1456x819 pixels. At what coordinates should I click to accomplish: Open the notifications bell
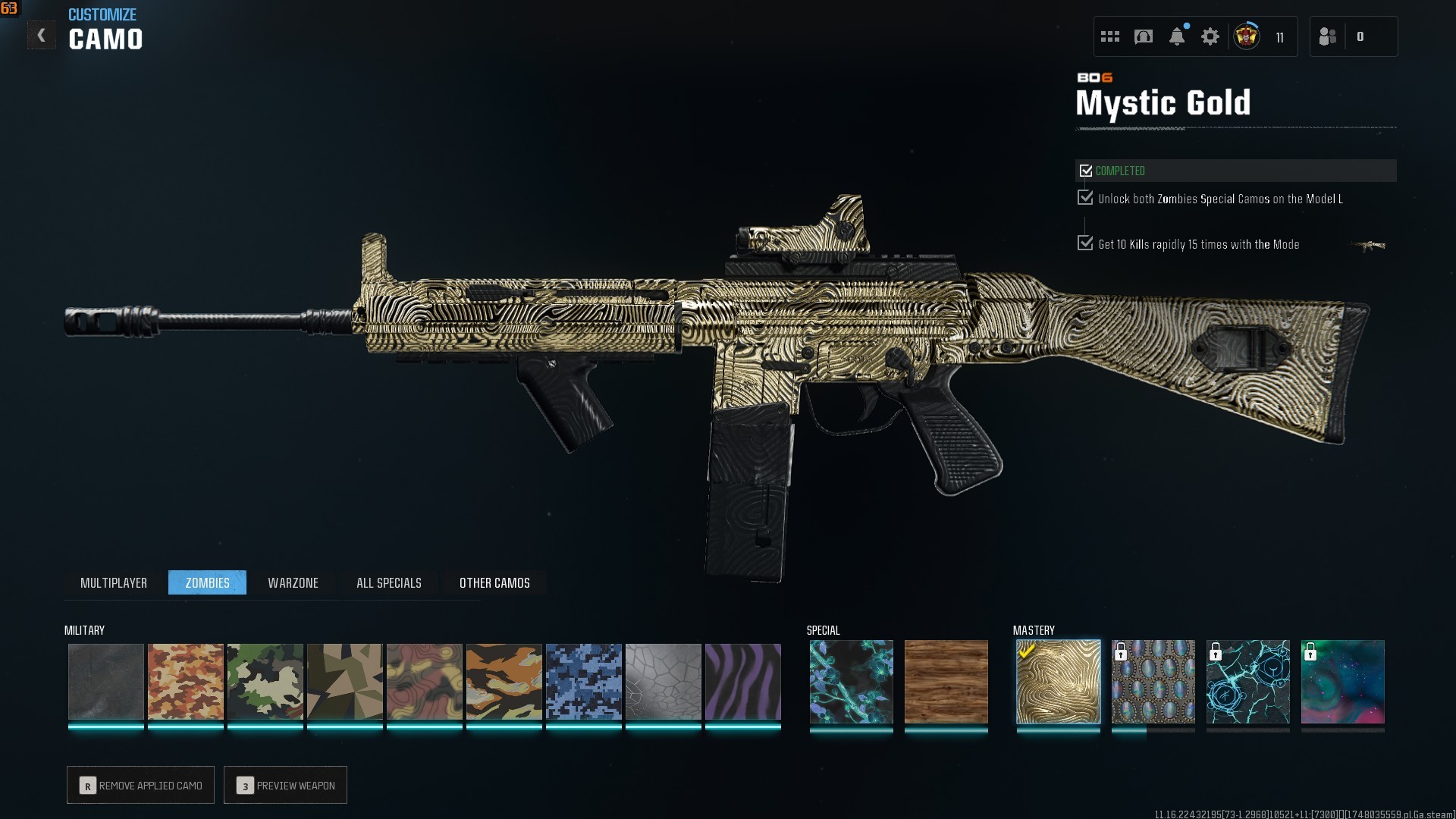click(x=1176, y=36)
